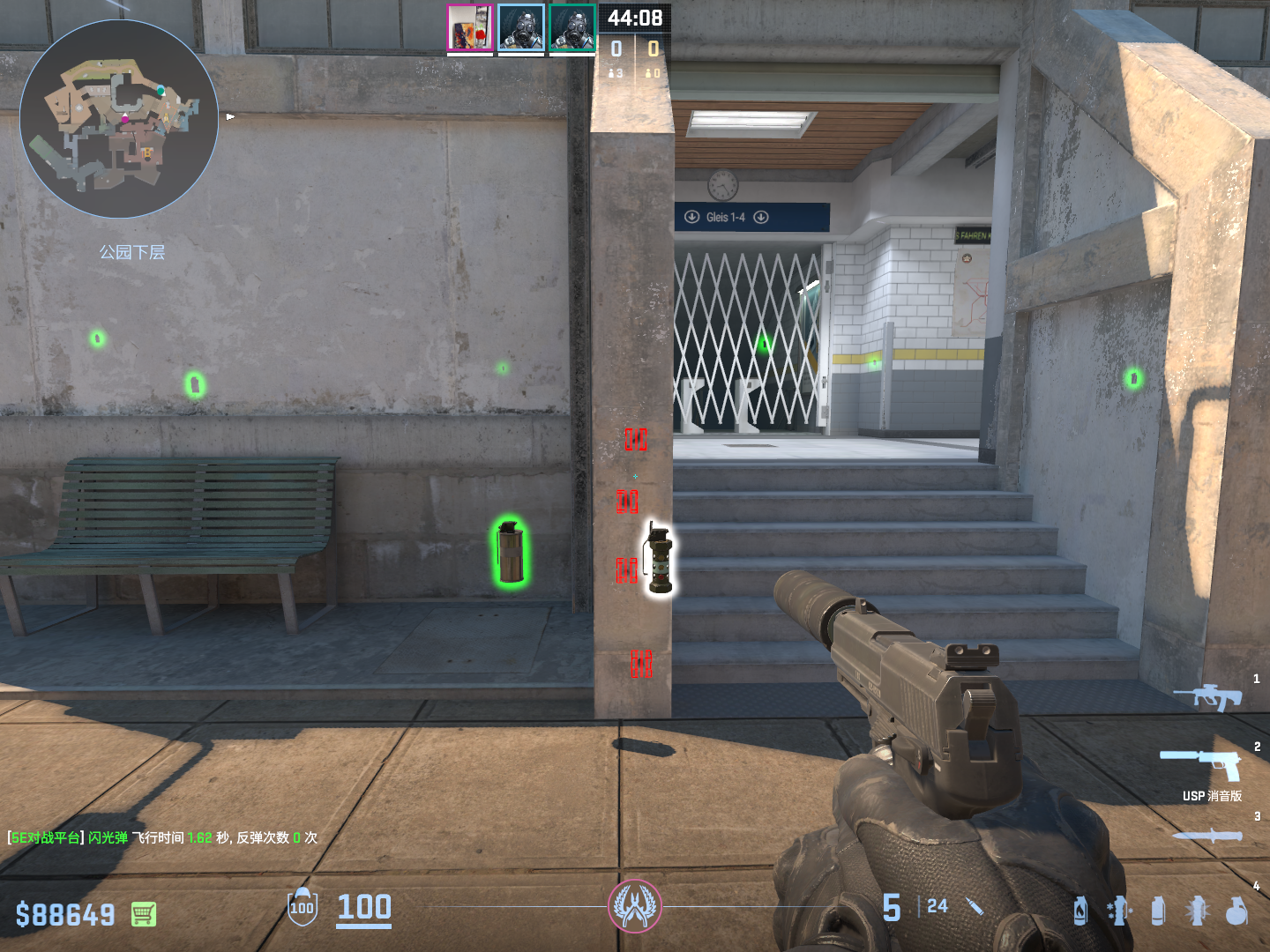Choose the HE grenade icon

pos(1236,911)
